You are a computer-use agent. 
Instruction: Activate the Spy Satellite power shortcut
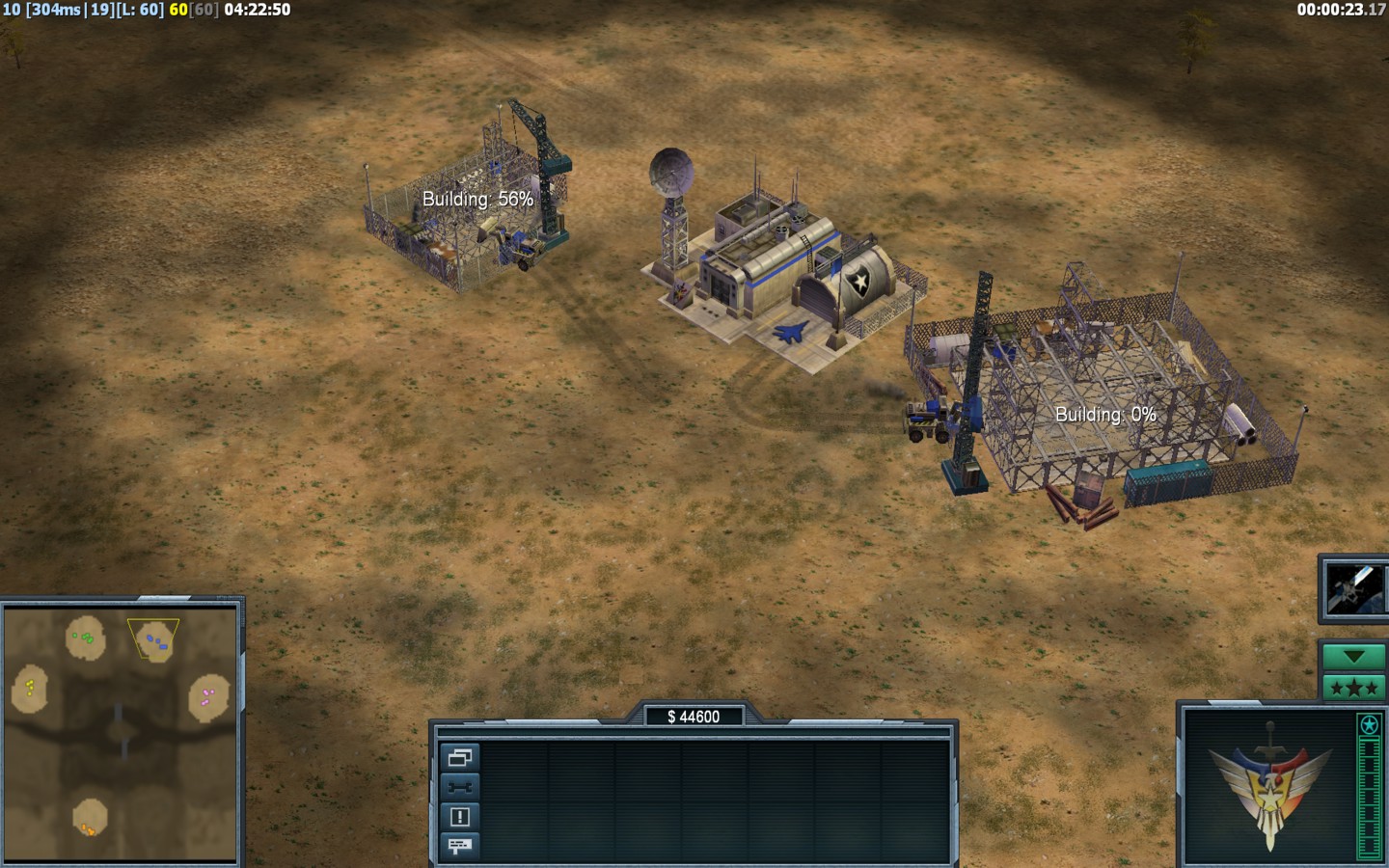tap(1351, 588)
